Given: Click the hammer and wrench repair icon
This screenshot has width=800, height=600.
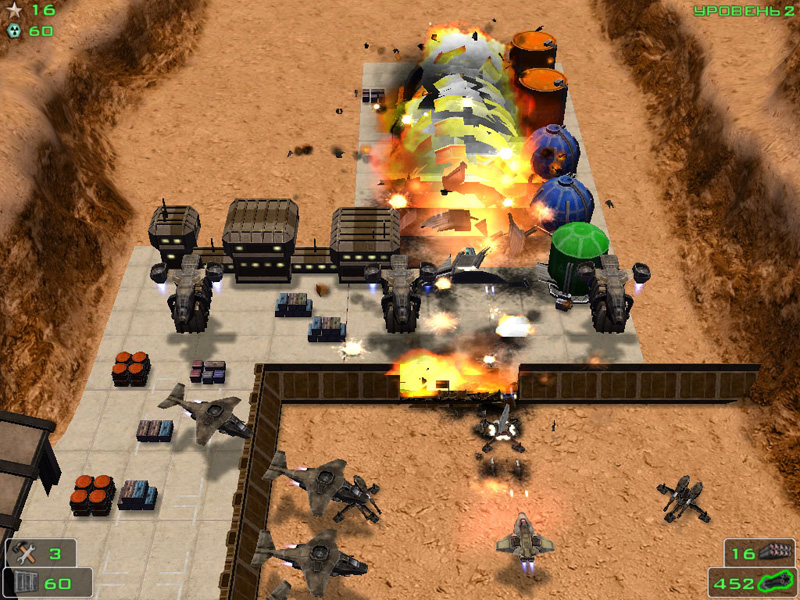Looking at the screenshot, I should click(26, 552).
